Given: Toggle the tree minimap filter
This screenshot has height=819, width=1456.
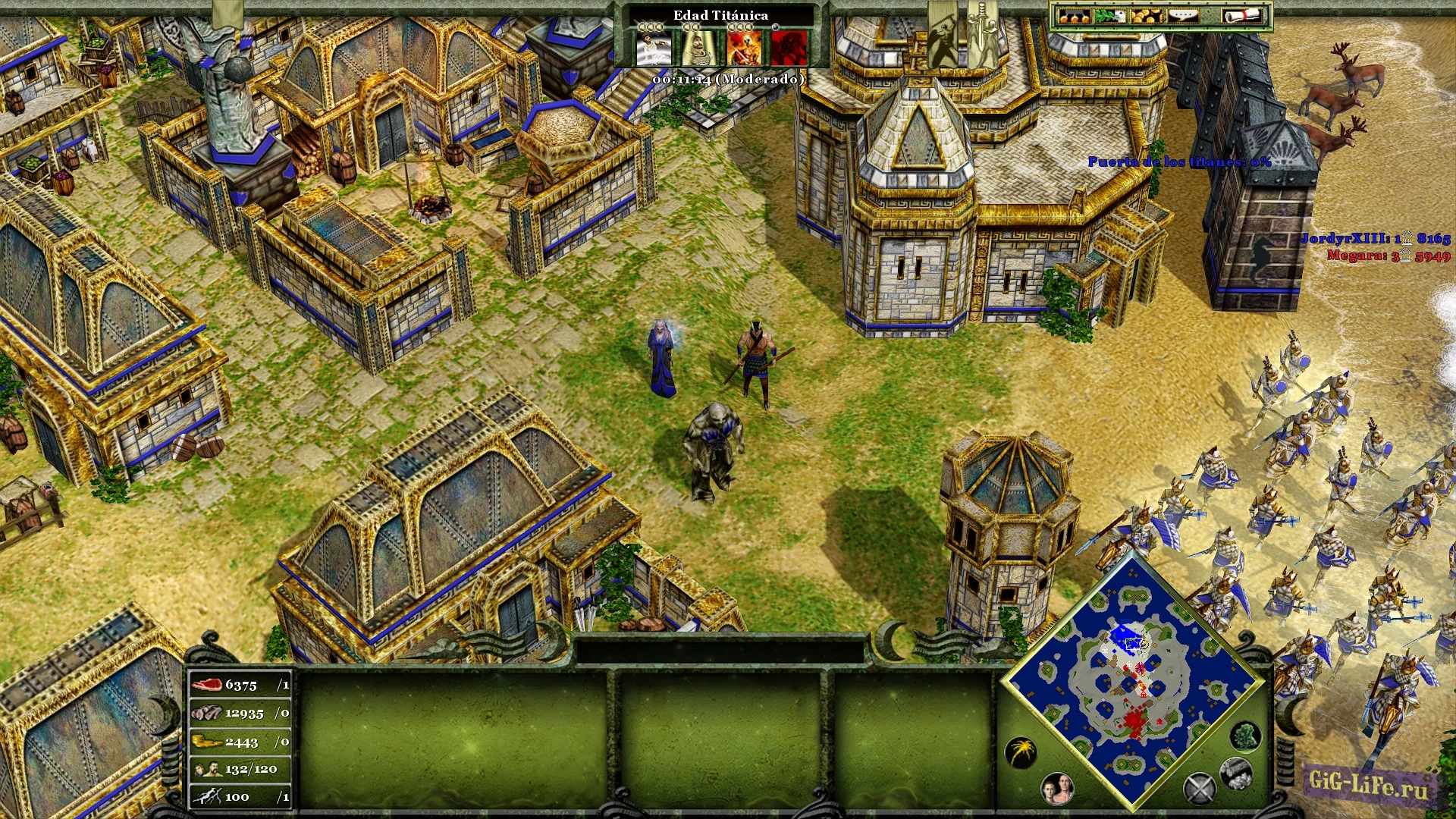Looking at the screenshot, I should (x=1244, y=736).
